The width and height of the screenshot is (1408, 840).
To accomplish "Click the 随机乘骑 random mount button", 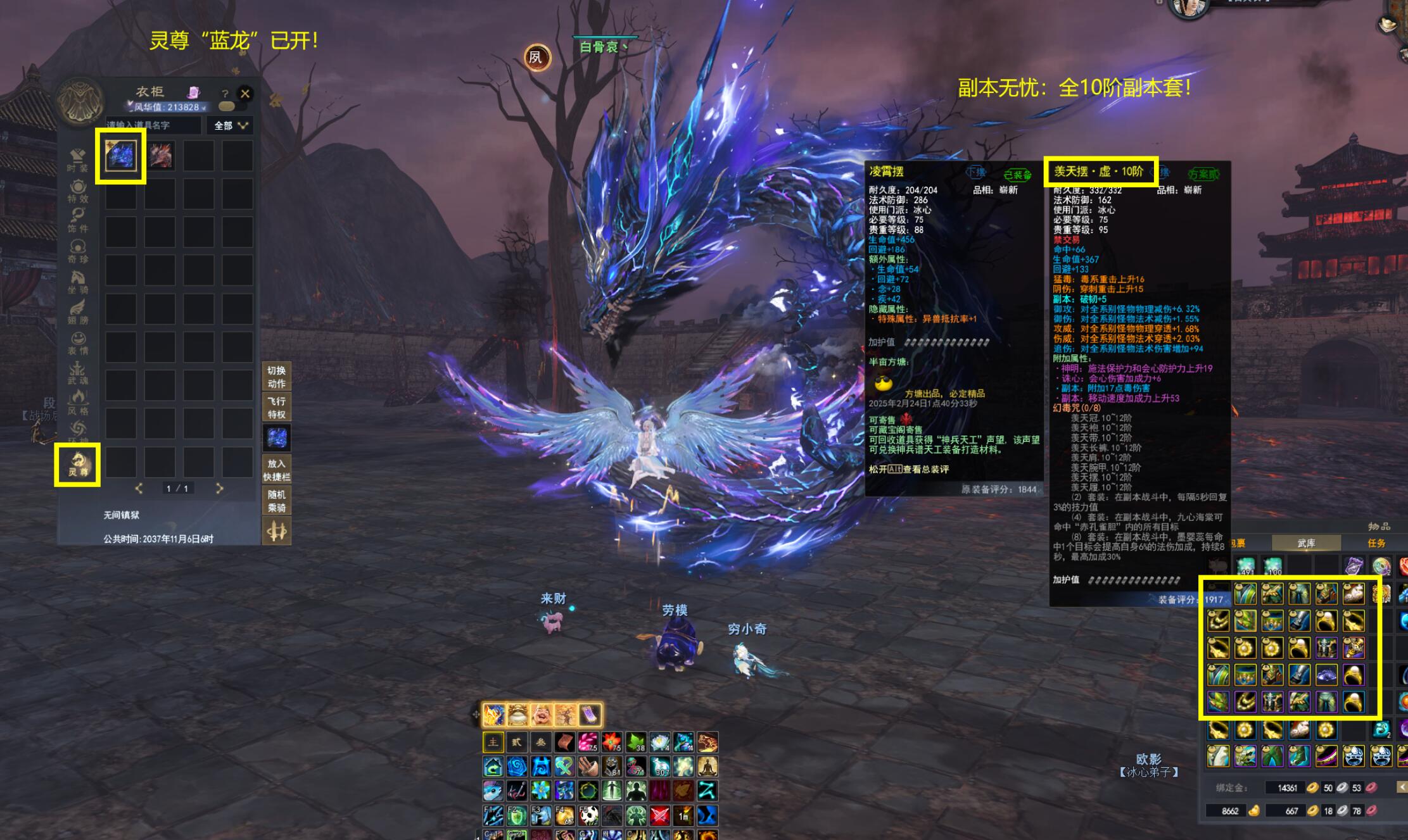I will coord(277,501).
